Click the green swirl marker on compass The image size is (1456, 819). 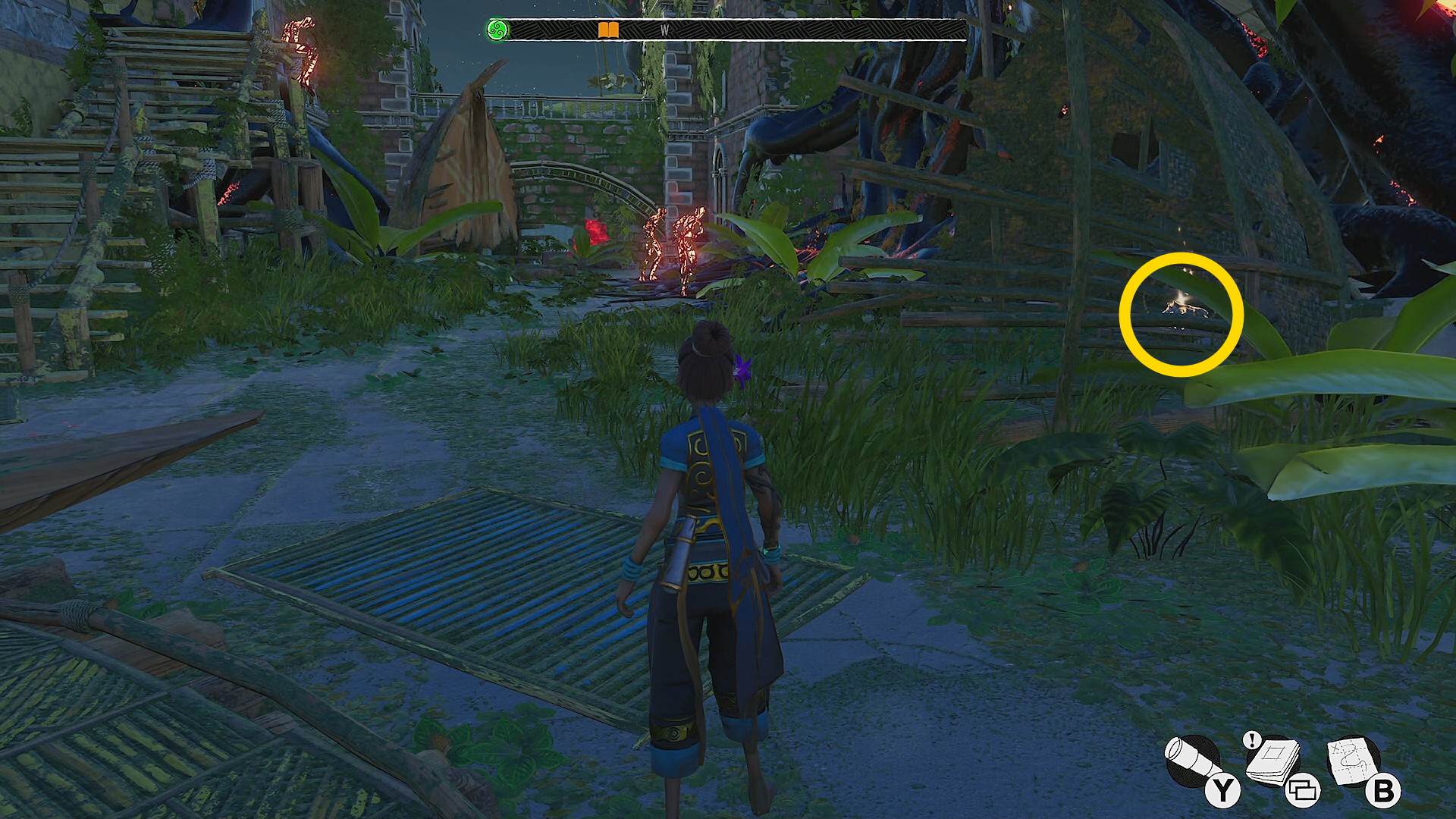(x=497, y=30)
